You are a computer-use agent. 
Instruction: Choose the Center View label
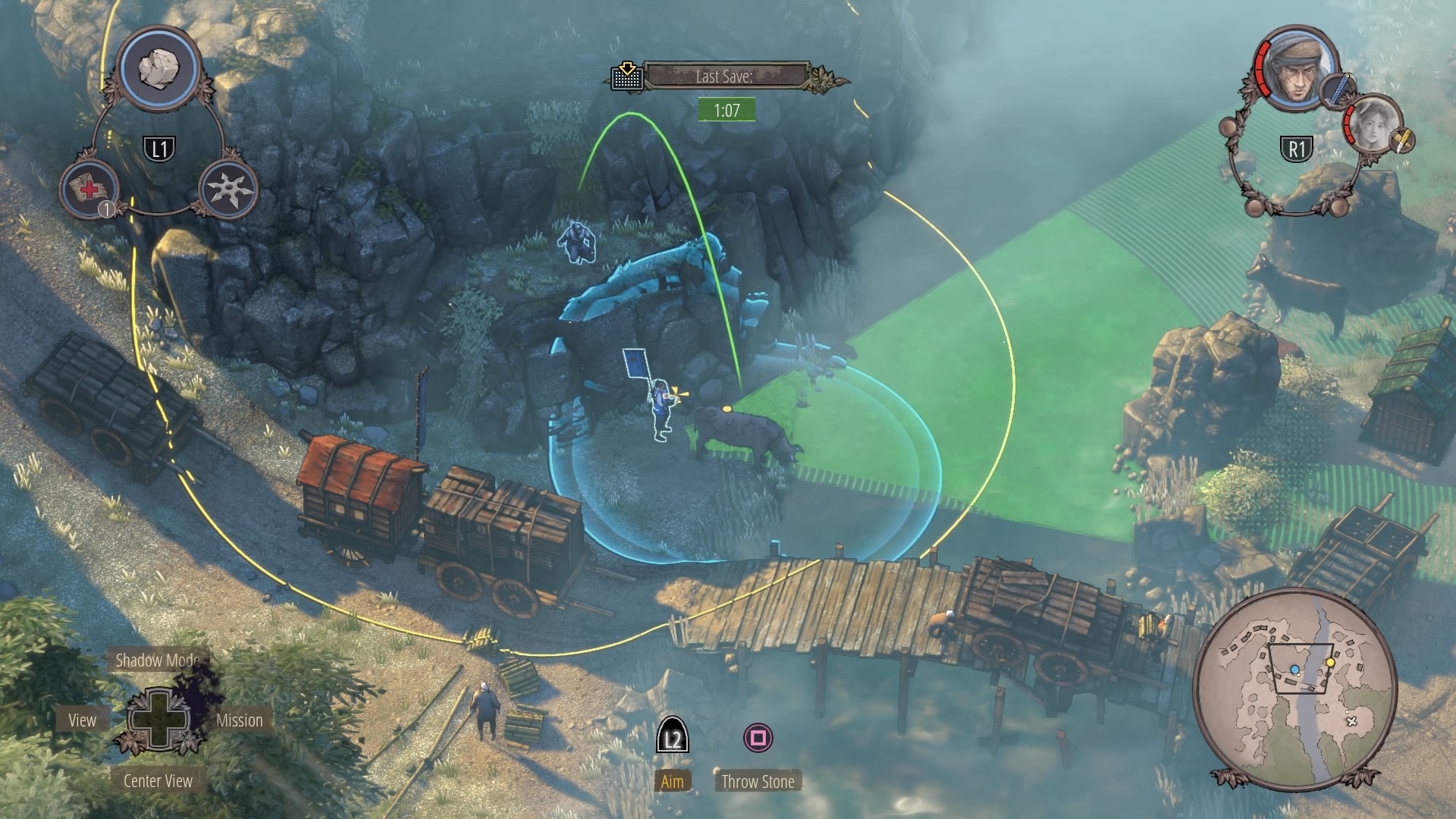point(158,781)
